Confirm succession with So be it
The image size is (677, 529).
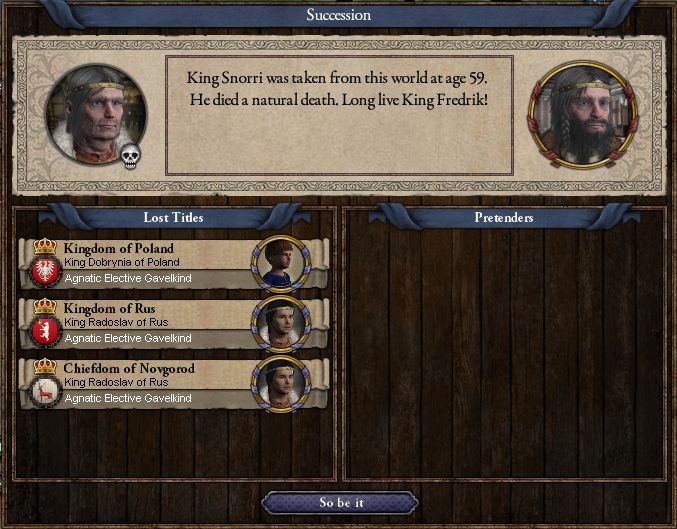point(339,502)
